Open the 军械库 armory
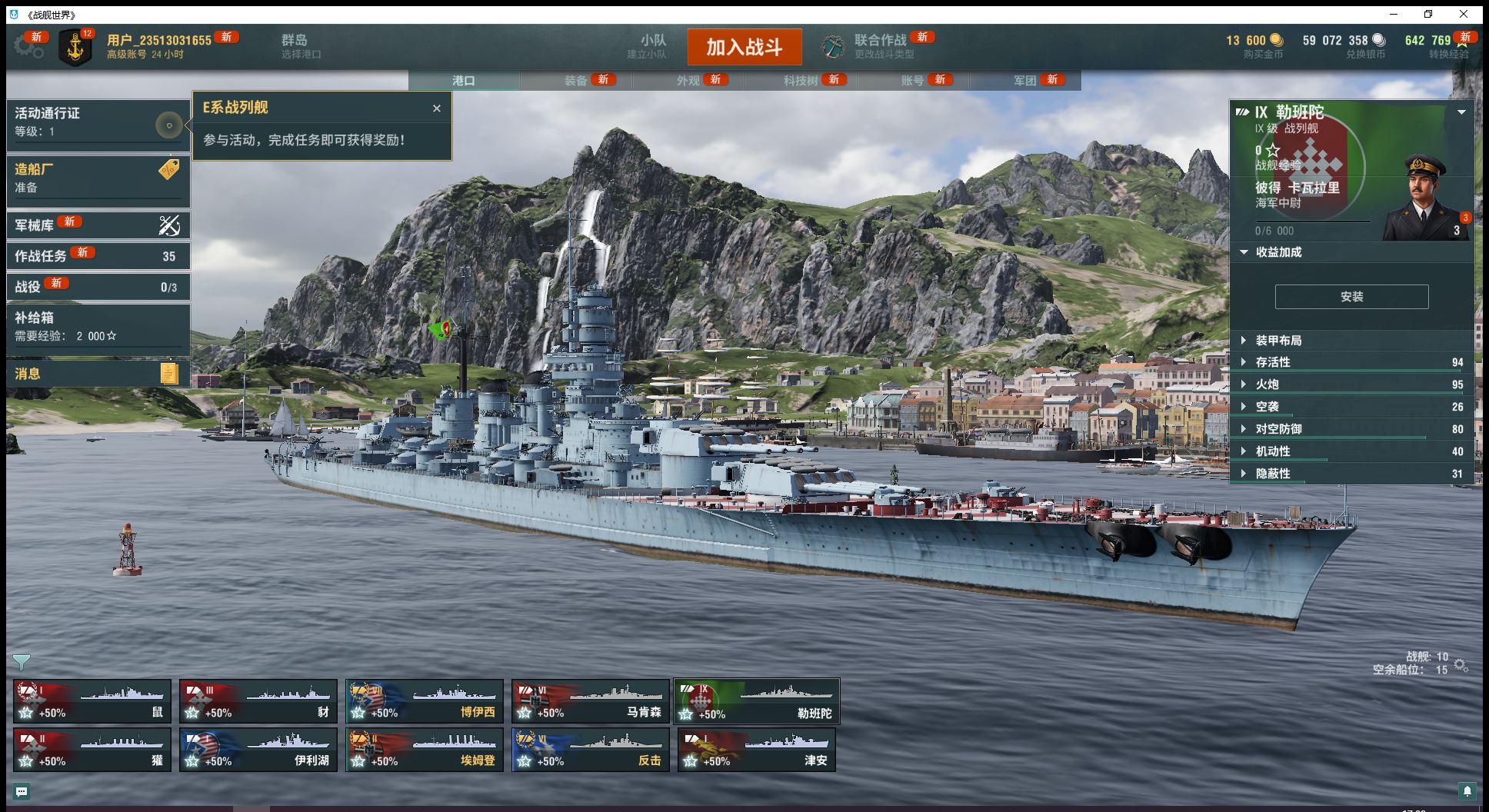The width and height of the screenshot is (1489, 812). tap(98, 225)
